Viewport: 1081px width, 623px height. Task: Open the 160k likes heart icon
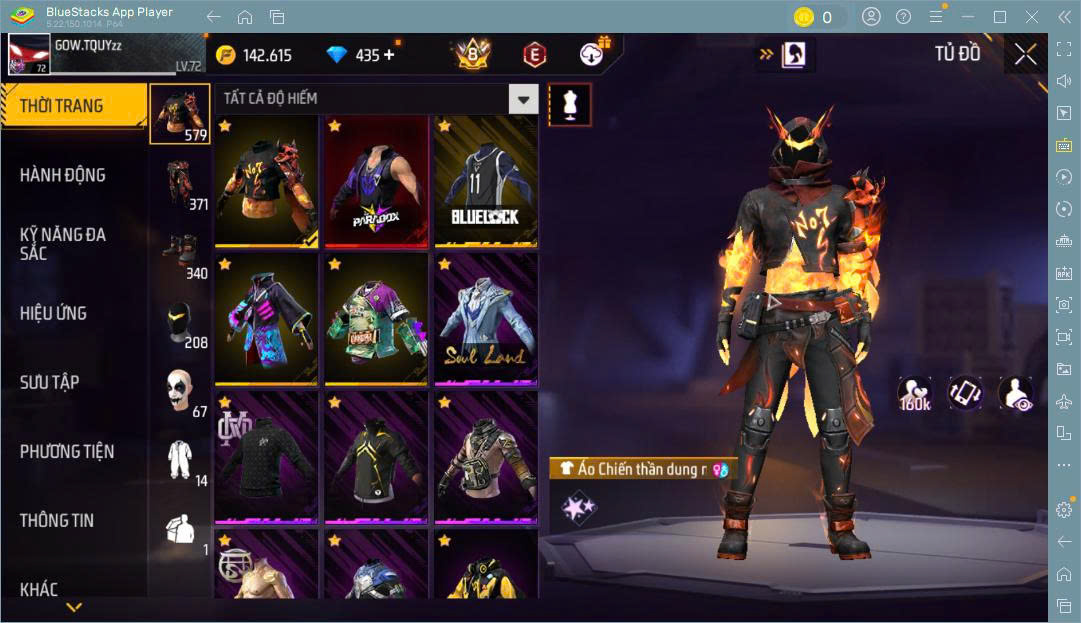[x=915, y=394]
